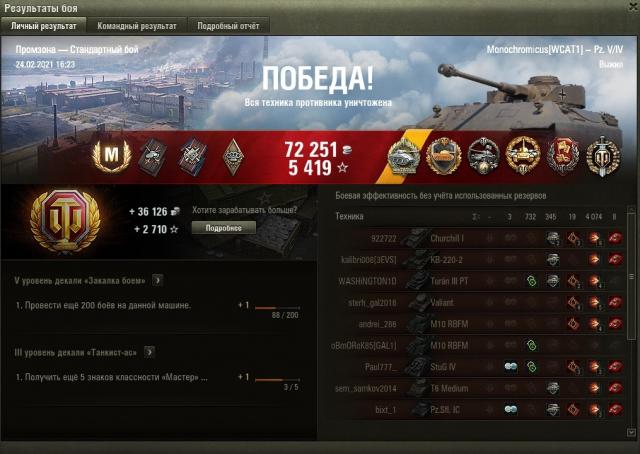The image size is (640, 454).
Task: Close the battle results window
Action: pos(629,8)
